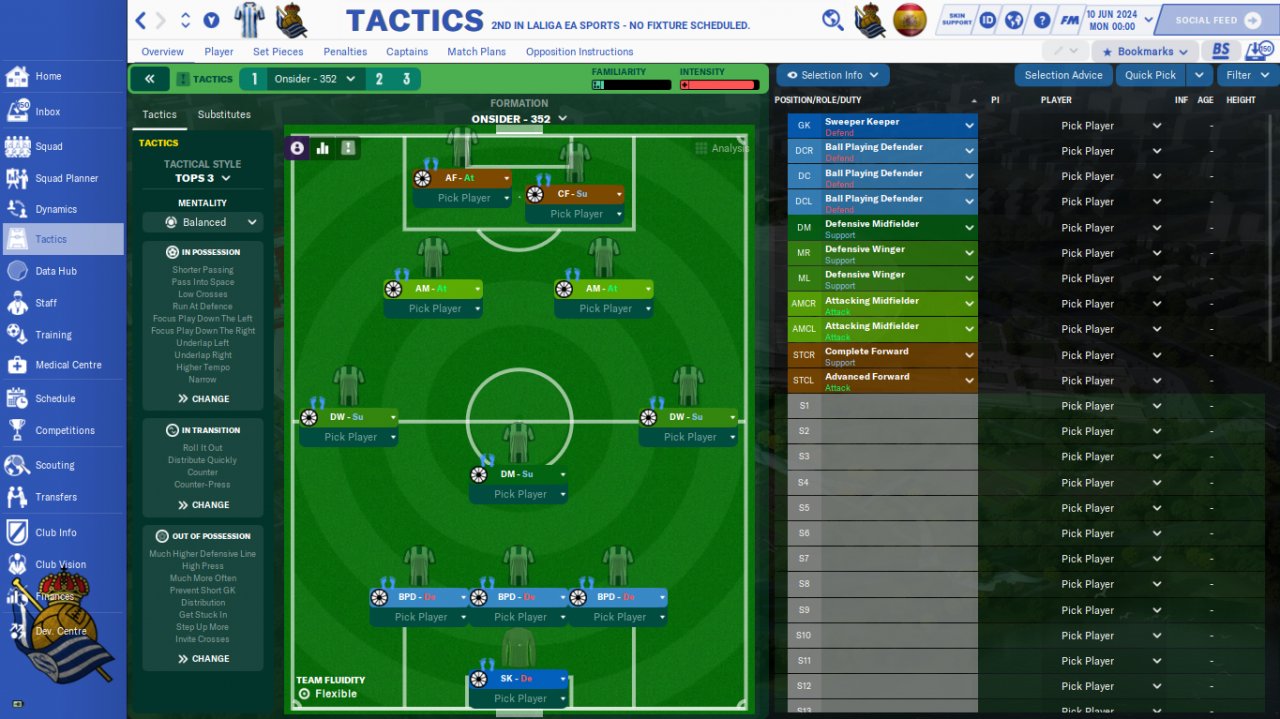Image resolution: width=1280 pixels, height=719 pixels.
Task: Select Transfers in the side menu
Action: click(55, 497)
